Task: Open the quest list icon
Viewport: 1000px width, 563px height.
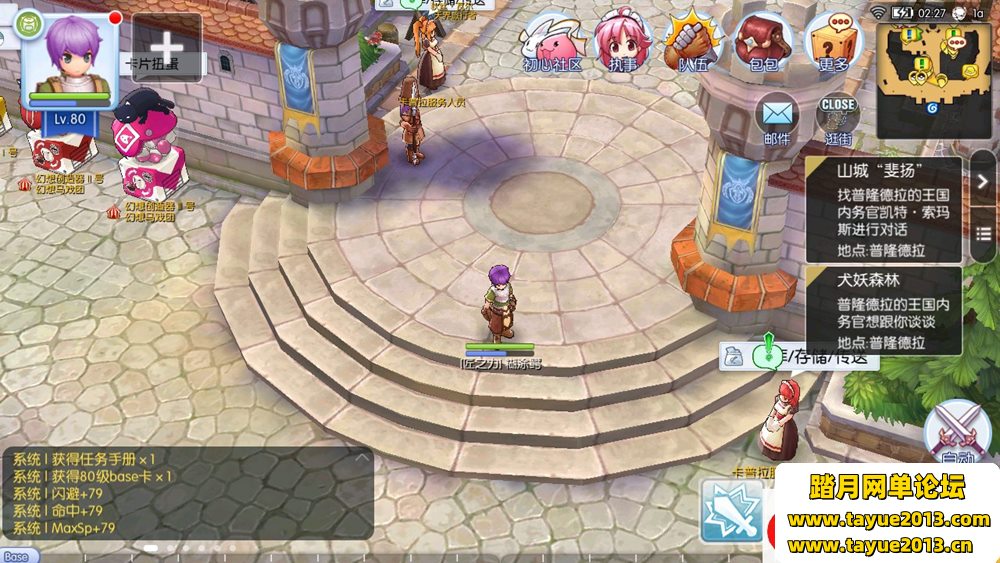Action: pos(982,232)
